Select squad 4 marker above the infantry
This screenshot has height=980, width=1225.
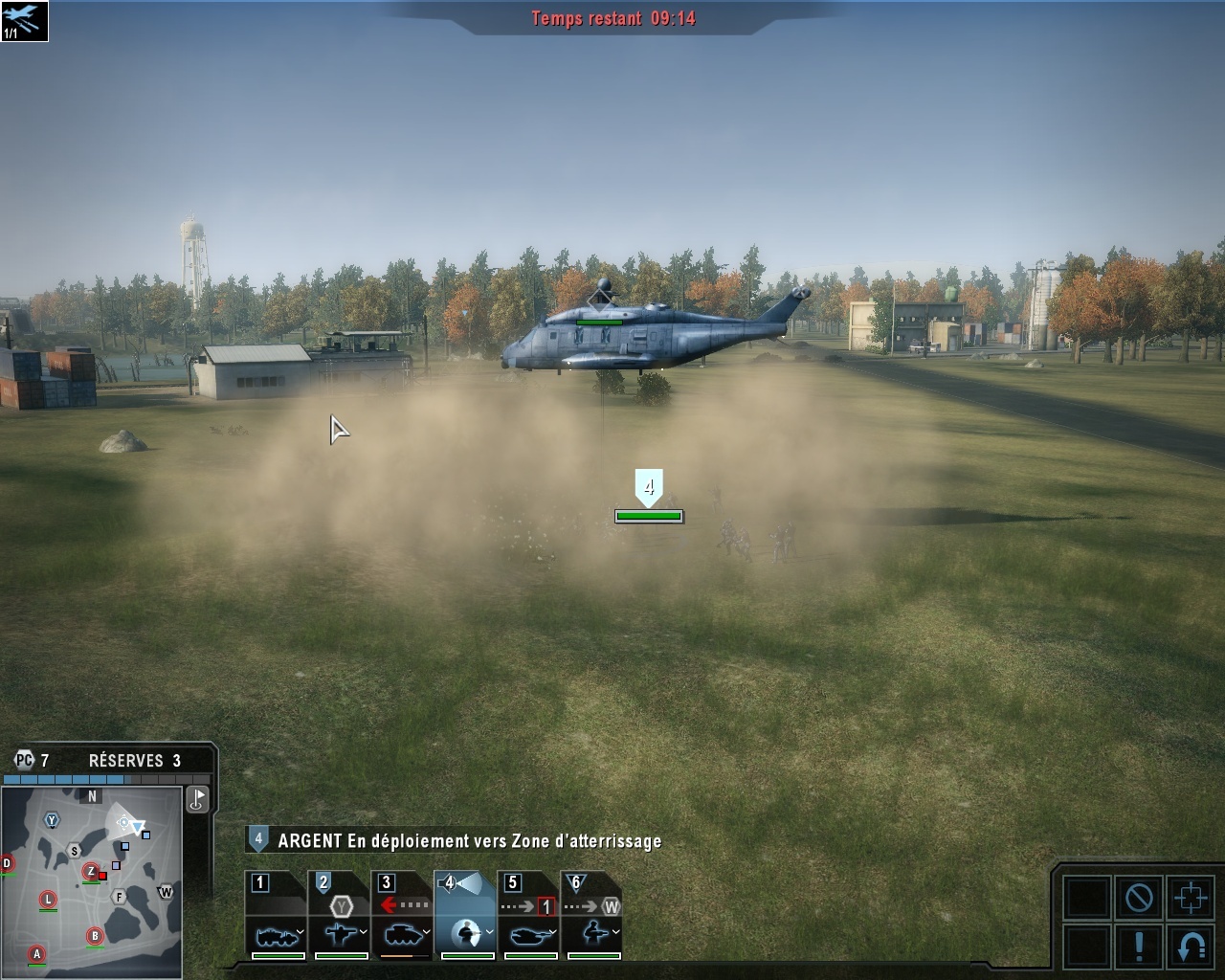click(649, 488)
